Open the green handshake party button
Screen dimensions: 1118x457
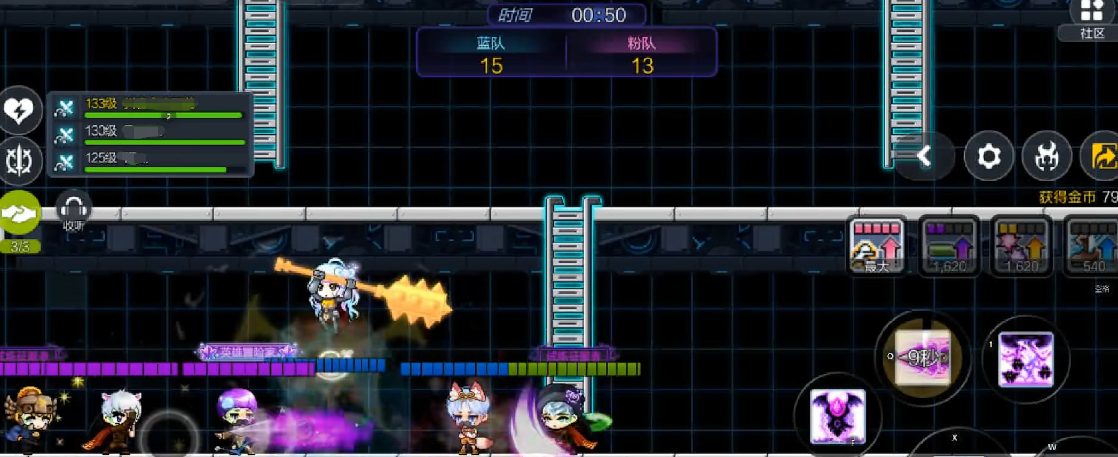tap(20, 213)
